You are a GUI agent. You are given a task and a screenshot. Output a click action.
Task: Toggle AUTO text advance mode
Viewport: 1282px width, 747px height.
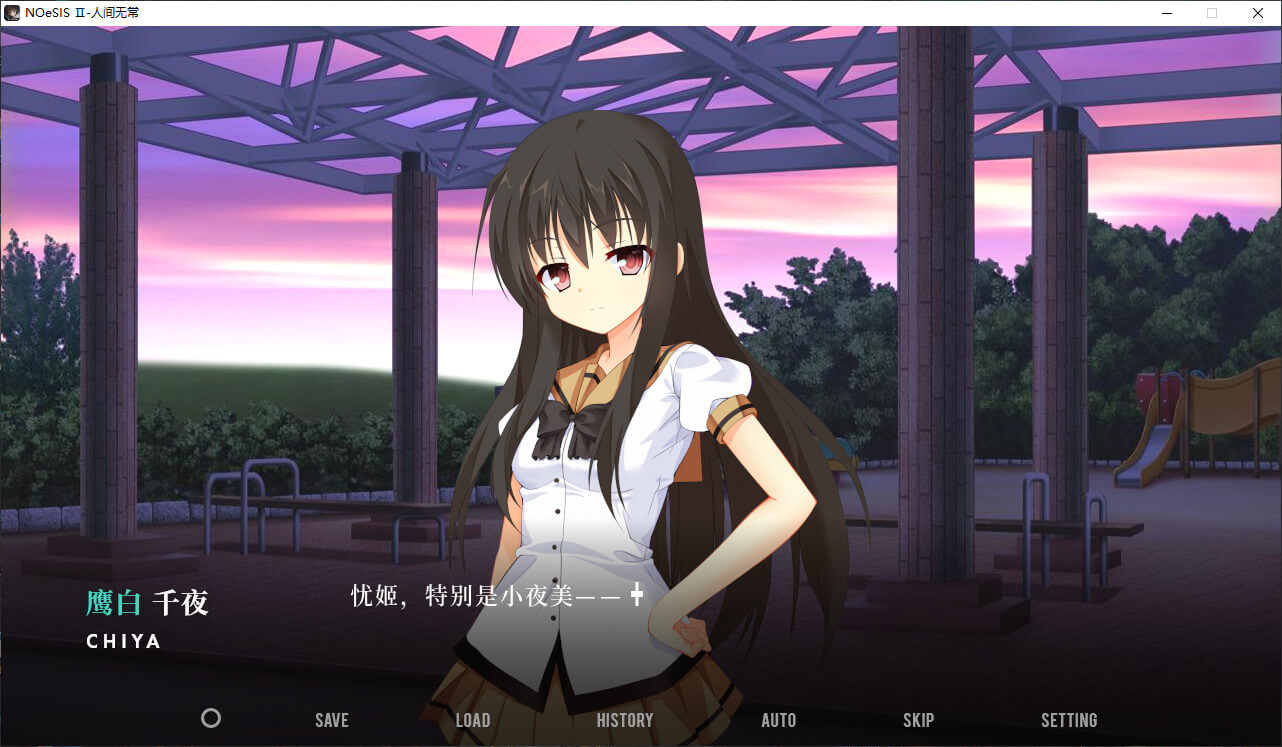coord(778,720)
